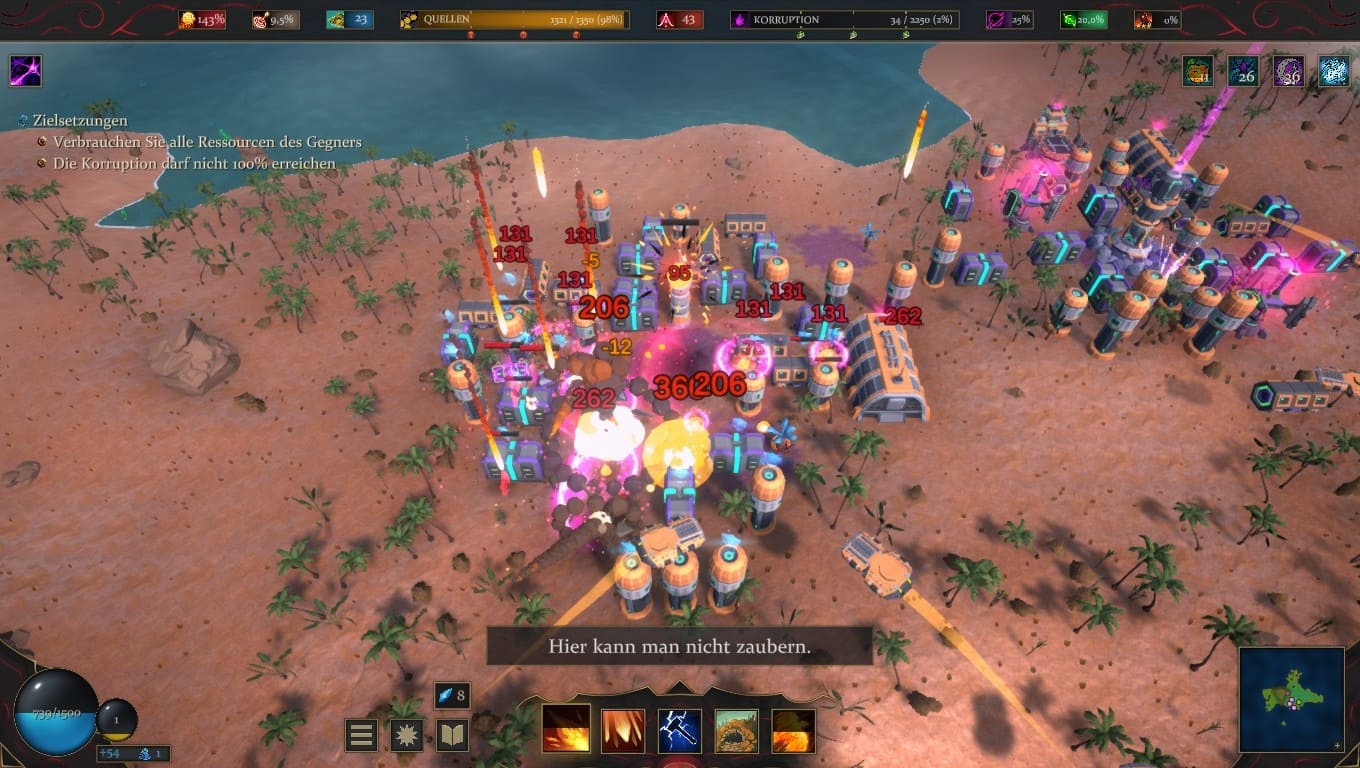Activate the lightning hammer spell

pyautogui.click(x=680, y=731)
